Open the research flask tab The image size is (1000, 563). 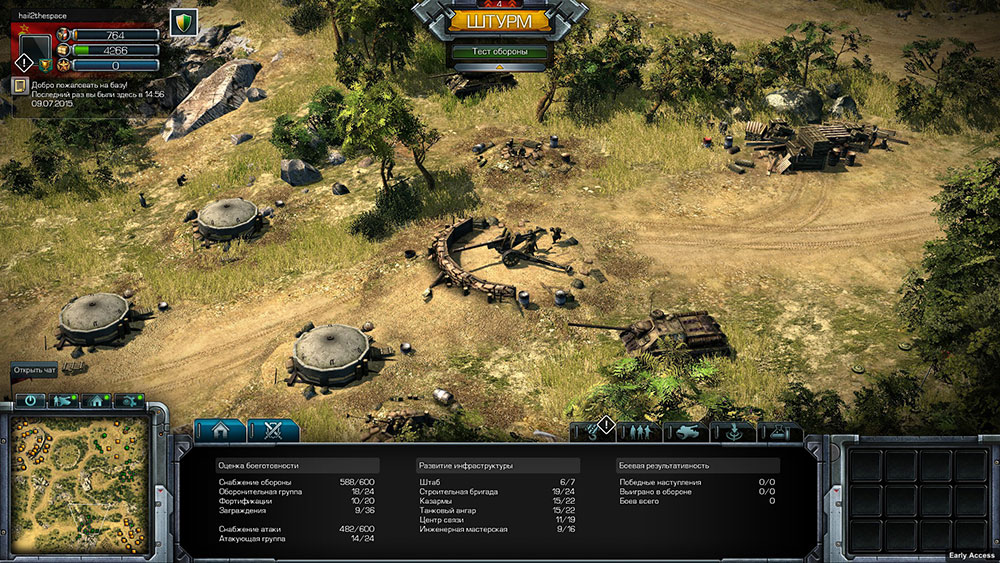(x=781, y=432)
